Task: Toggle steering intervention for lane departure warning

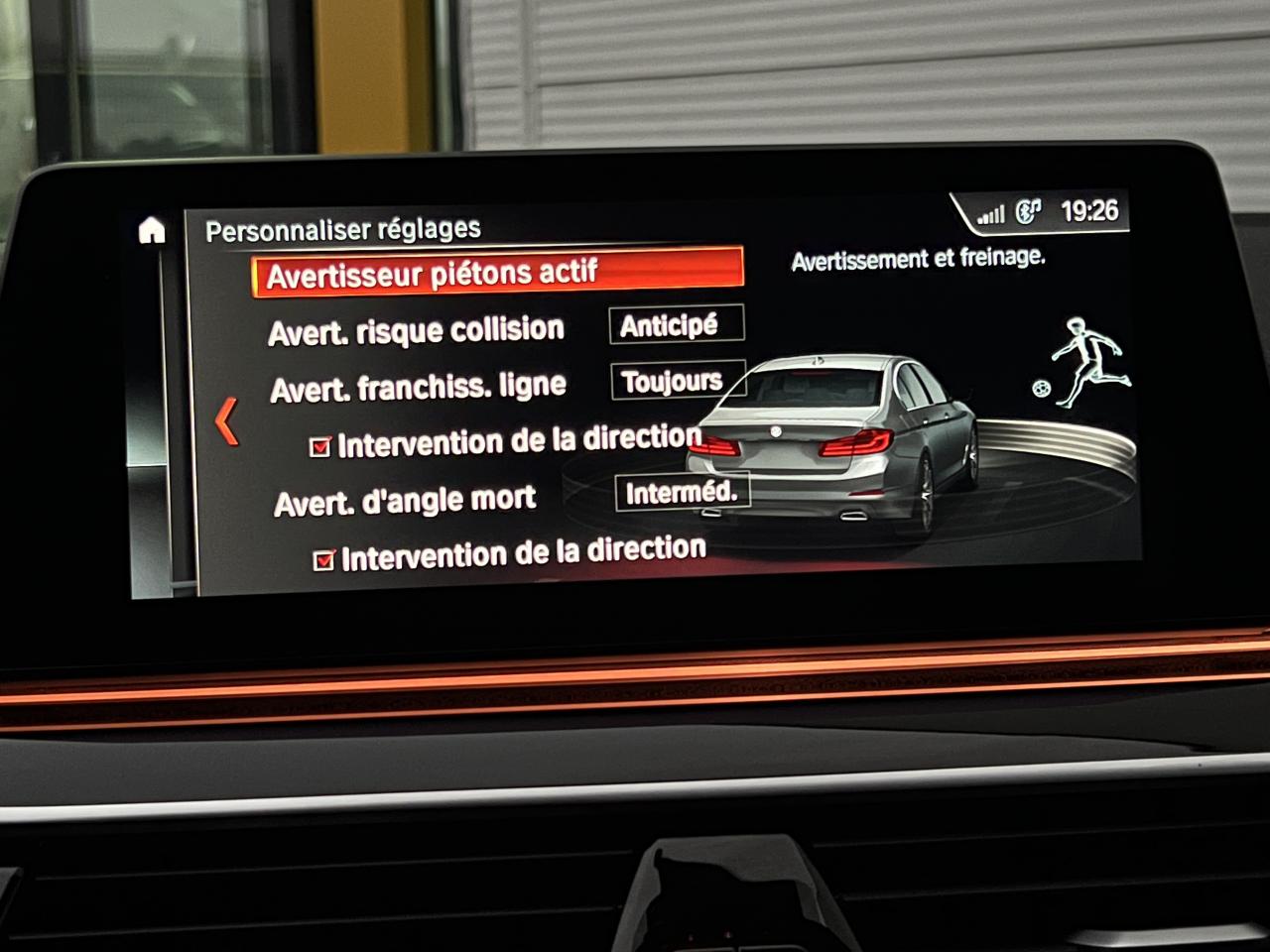Action: pyautogui.click(x=320, y=447)
